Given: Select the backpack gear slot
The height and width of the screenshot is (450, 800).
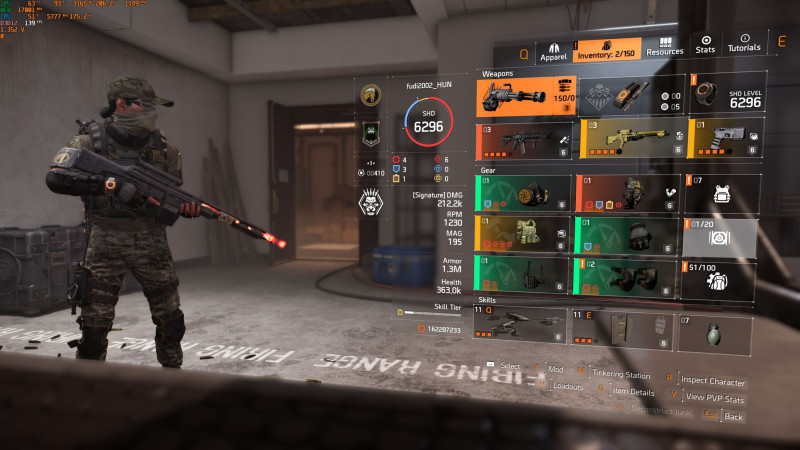Looking at the screenshot, I should coord(626,194).
